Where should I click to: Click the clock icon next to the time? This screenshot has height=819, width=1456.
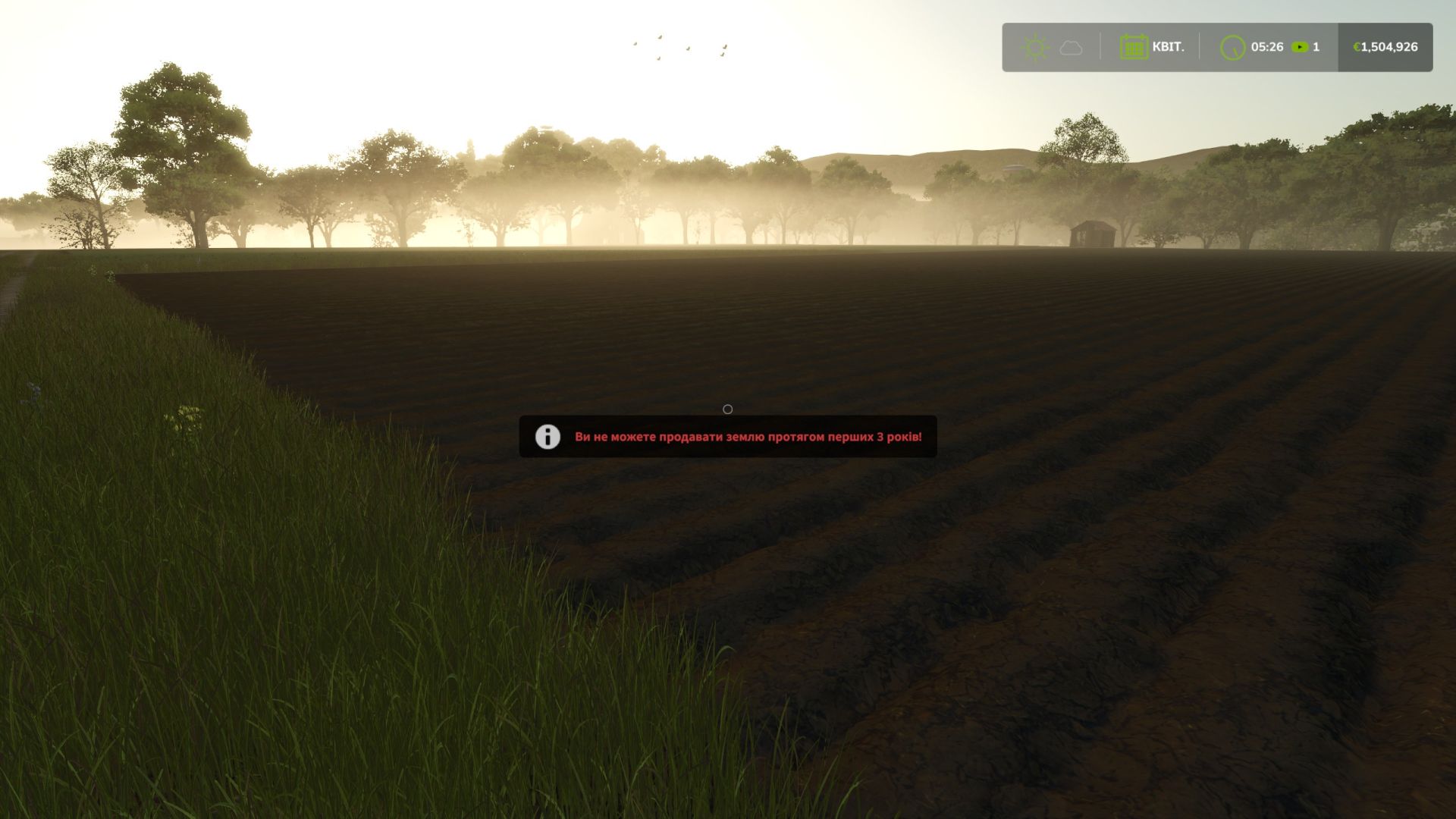click(x=1232, y=46)
